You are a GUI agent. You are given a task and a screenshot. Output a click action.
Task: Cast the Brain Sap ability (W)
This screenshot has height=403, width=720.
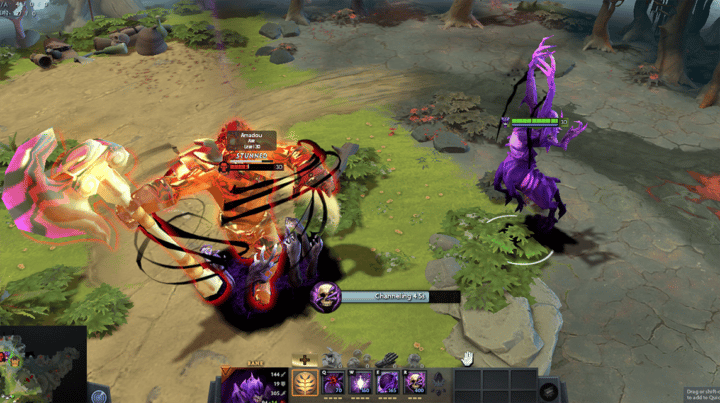pos(358,382)
